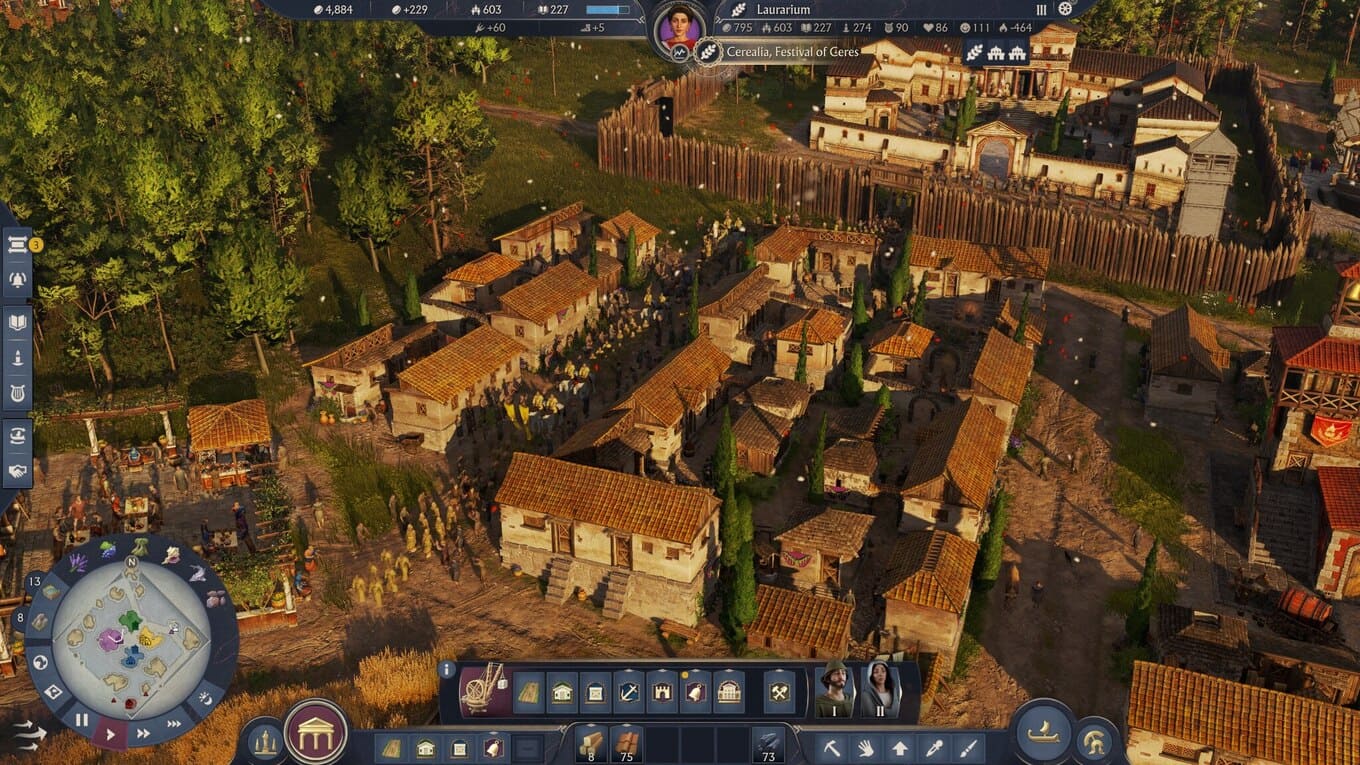Set game speed to normal play
The width and height of the screenshot is (1360, 765).
(110, 735)
